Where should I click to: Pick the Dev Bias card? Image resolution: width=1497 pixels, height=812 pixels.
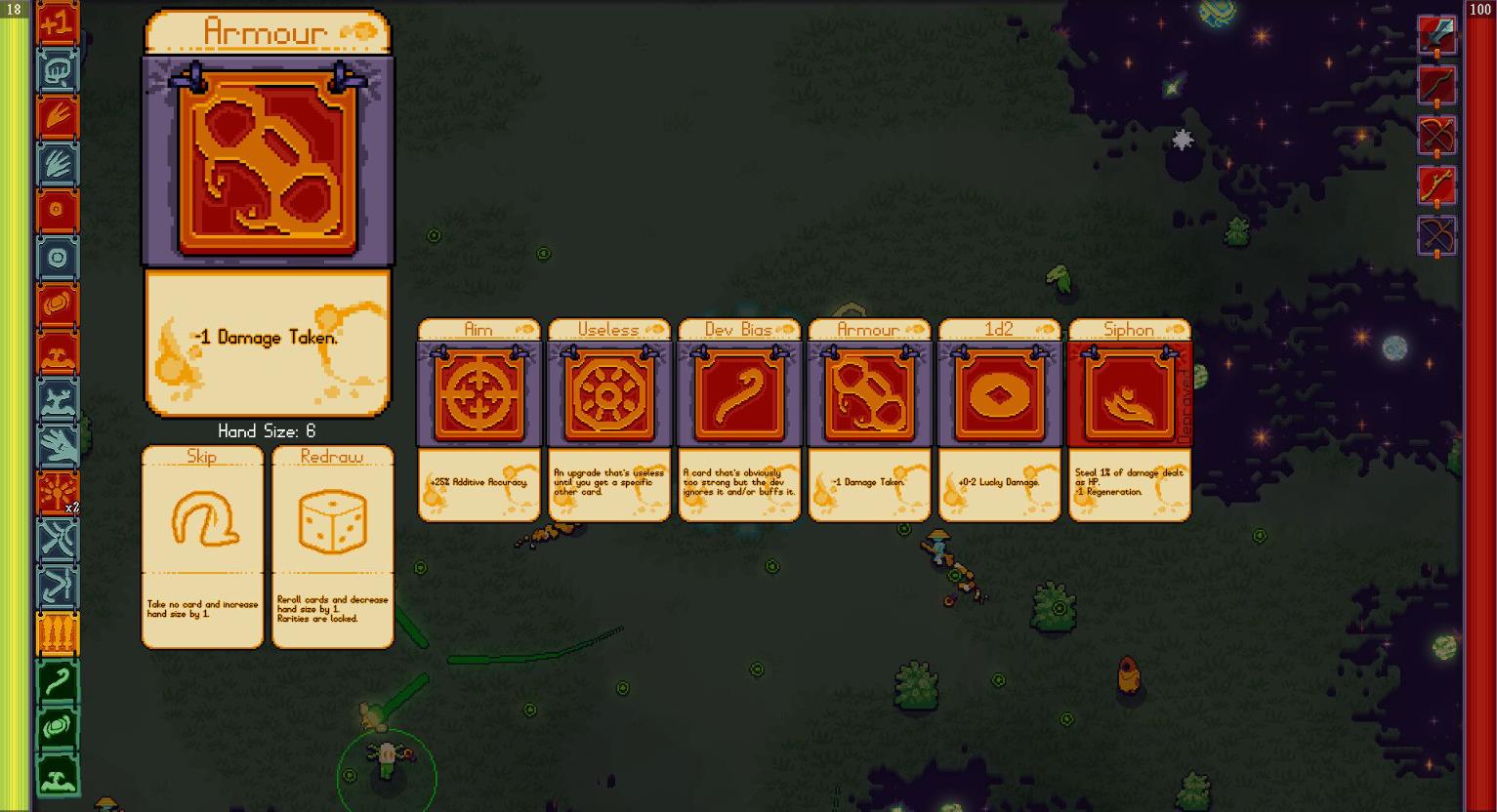pyautogui.click(x=739, y=420)
